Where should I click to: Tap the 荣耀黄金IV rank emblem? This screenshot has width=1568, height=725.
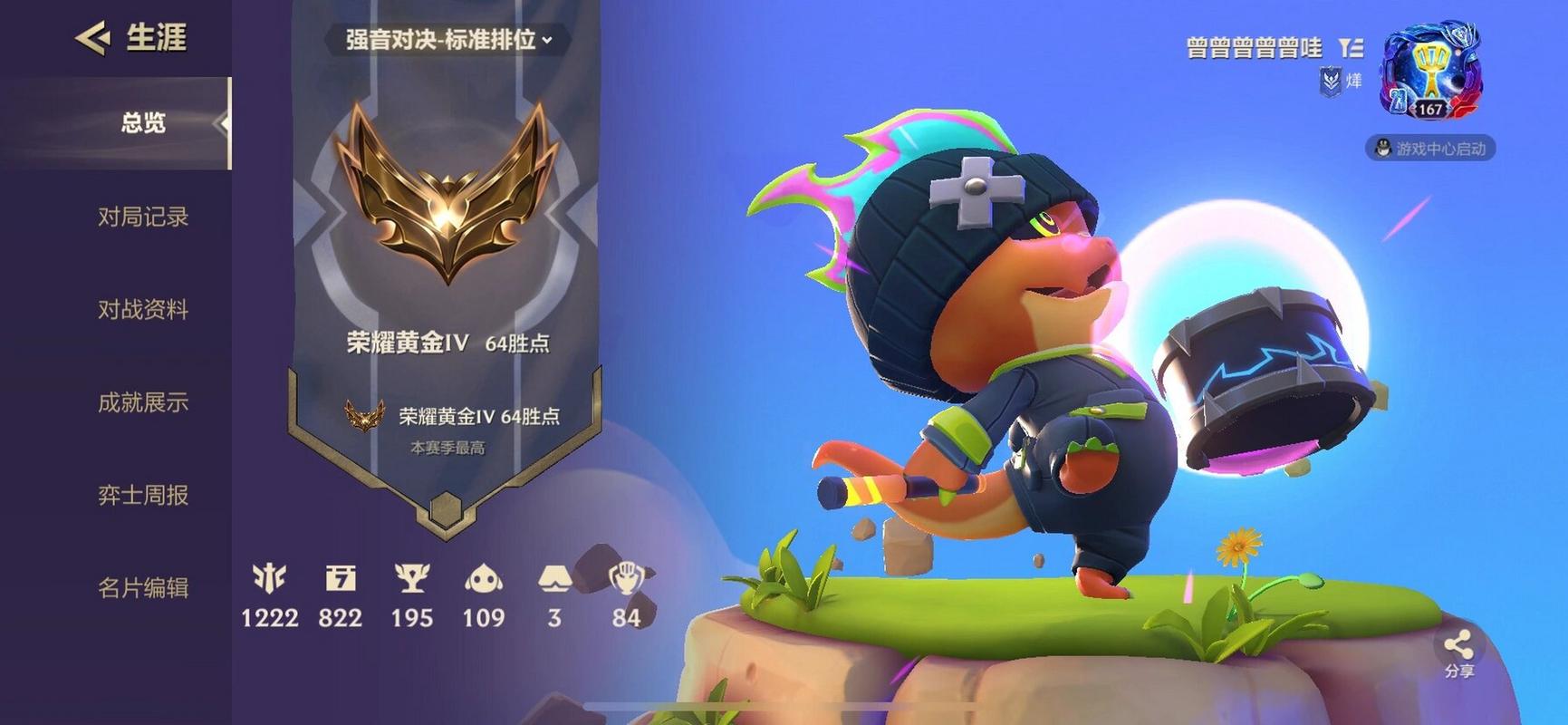[x=446, y=195]
